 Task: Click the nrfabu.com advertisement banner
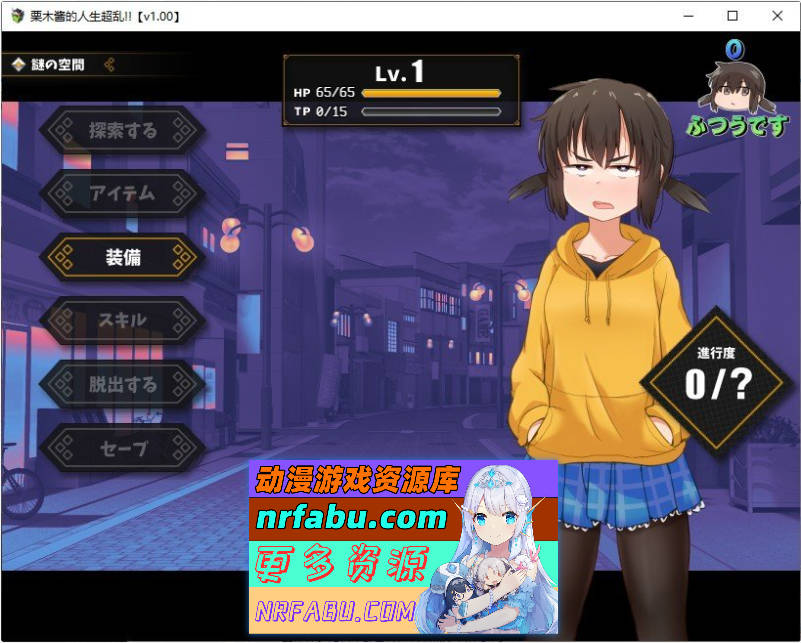[x=402, y=547]
